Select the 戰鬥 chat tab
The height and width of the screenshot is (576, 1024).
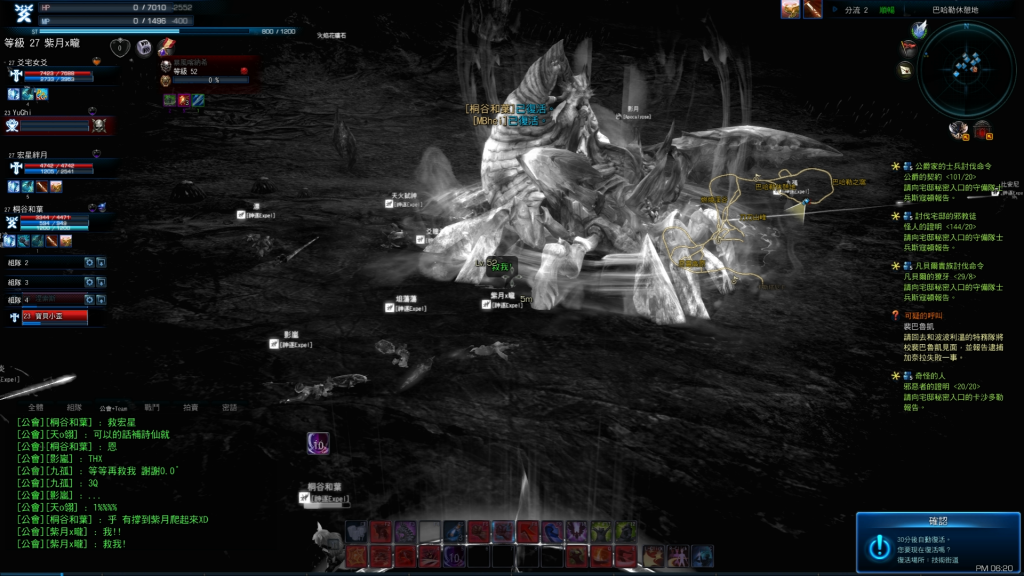tap(152, 407)
